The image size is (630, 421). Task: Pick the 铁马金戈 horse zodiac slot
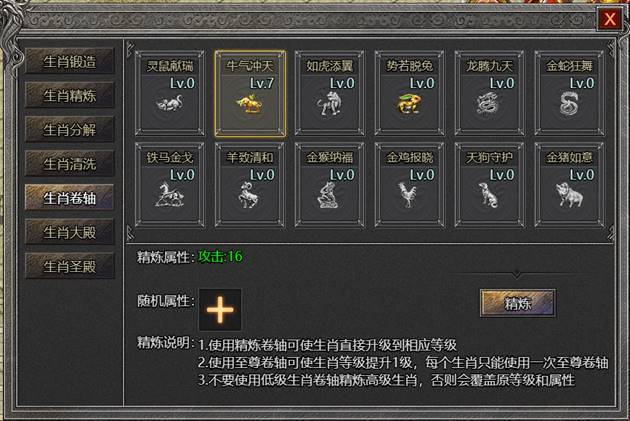point(170,183)
